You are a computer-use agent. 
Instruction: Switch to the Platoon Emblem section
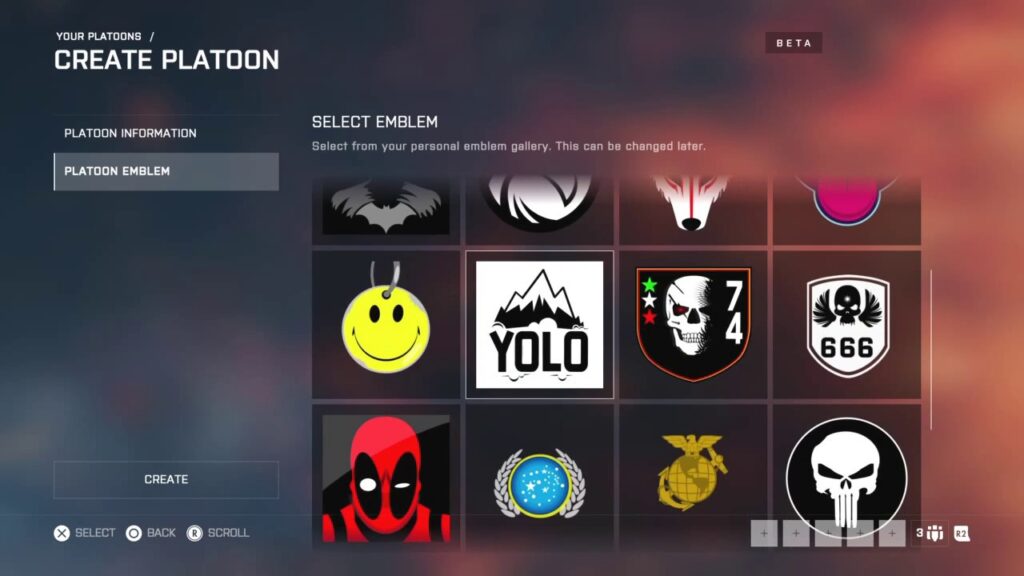[x=166, y=171]
